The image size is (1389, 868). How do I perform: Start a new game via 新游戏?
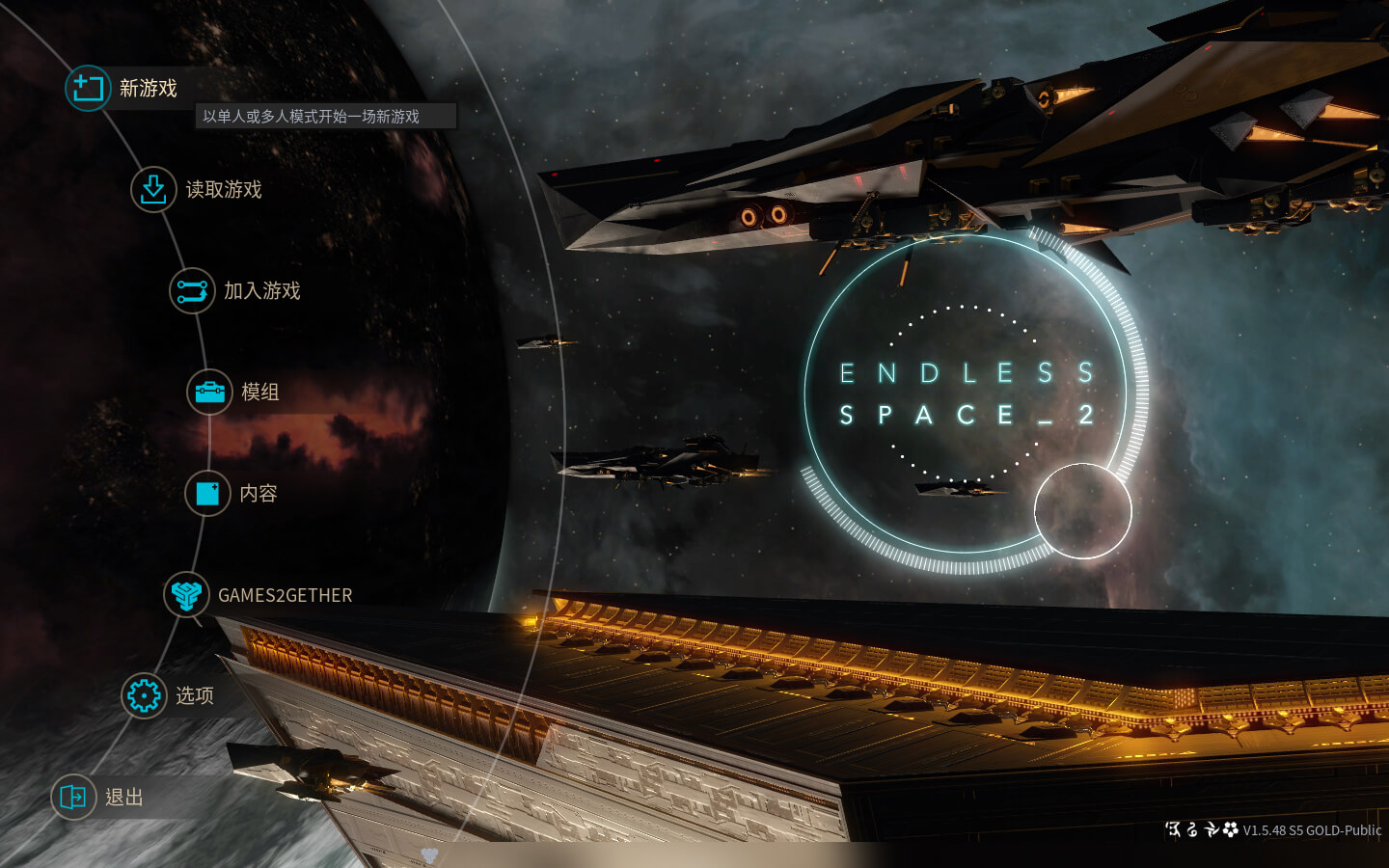point(147,89)
